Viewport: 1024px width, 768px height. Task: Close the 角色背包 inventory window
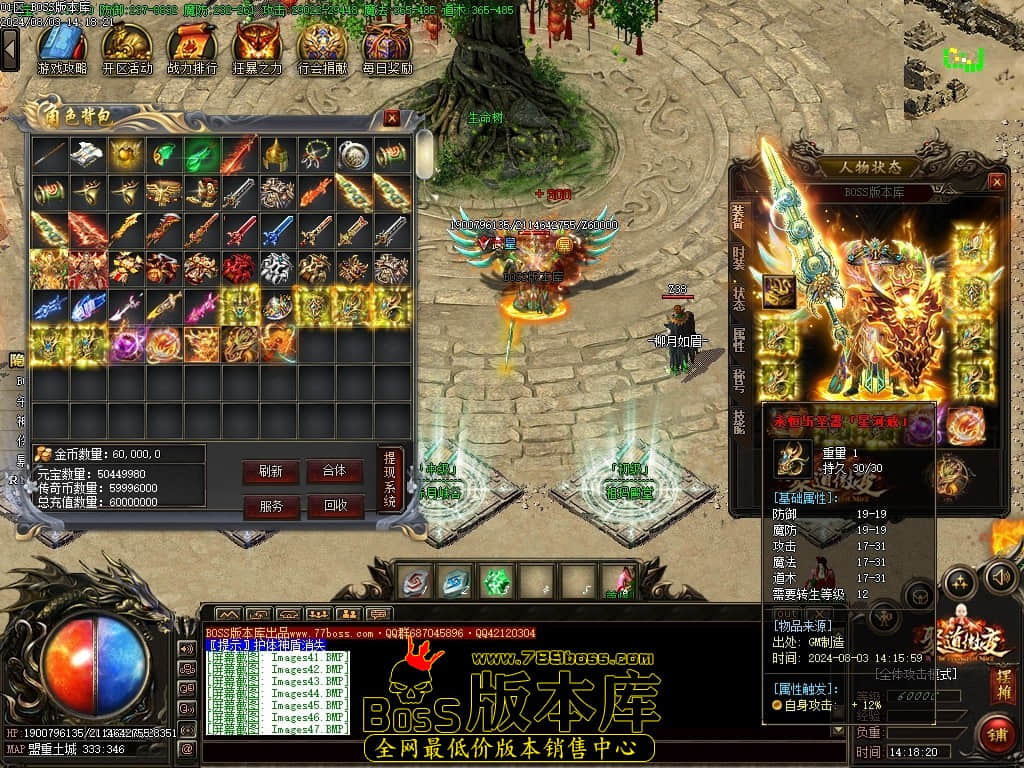coord(392,118)
